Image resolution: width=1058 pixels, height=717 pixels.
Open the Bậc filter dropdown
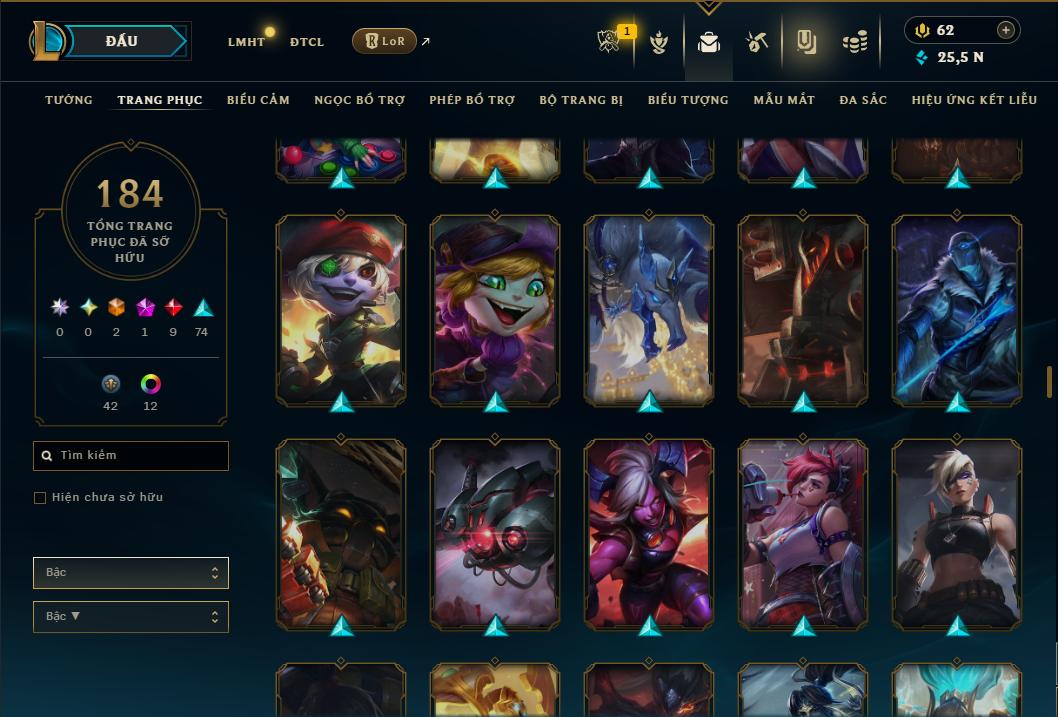coord(131,573)
